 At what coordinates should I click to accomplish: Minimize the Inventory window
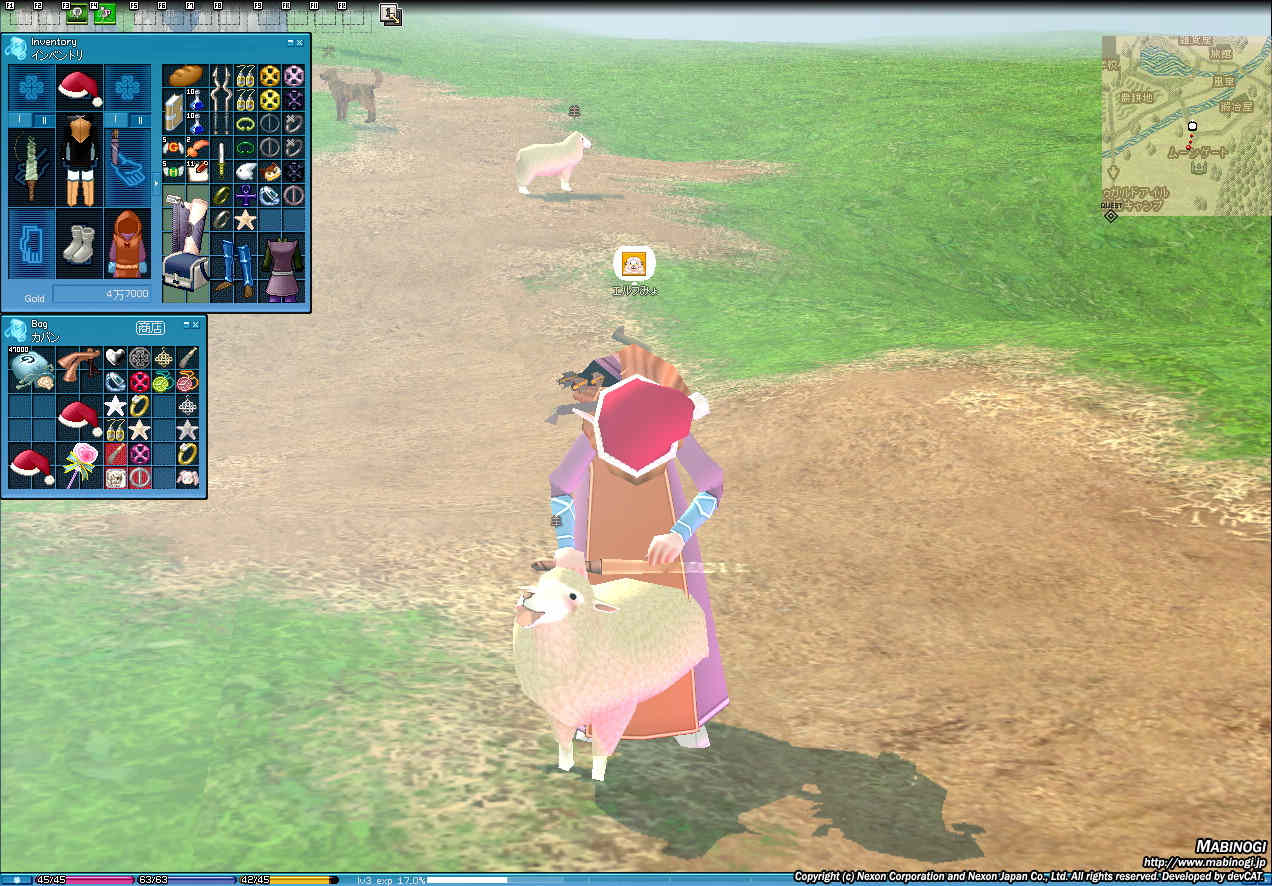coord(290,43)
